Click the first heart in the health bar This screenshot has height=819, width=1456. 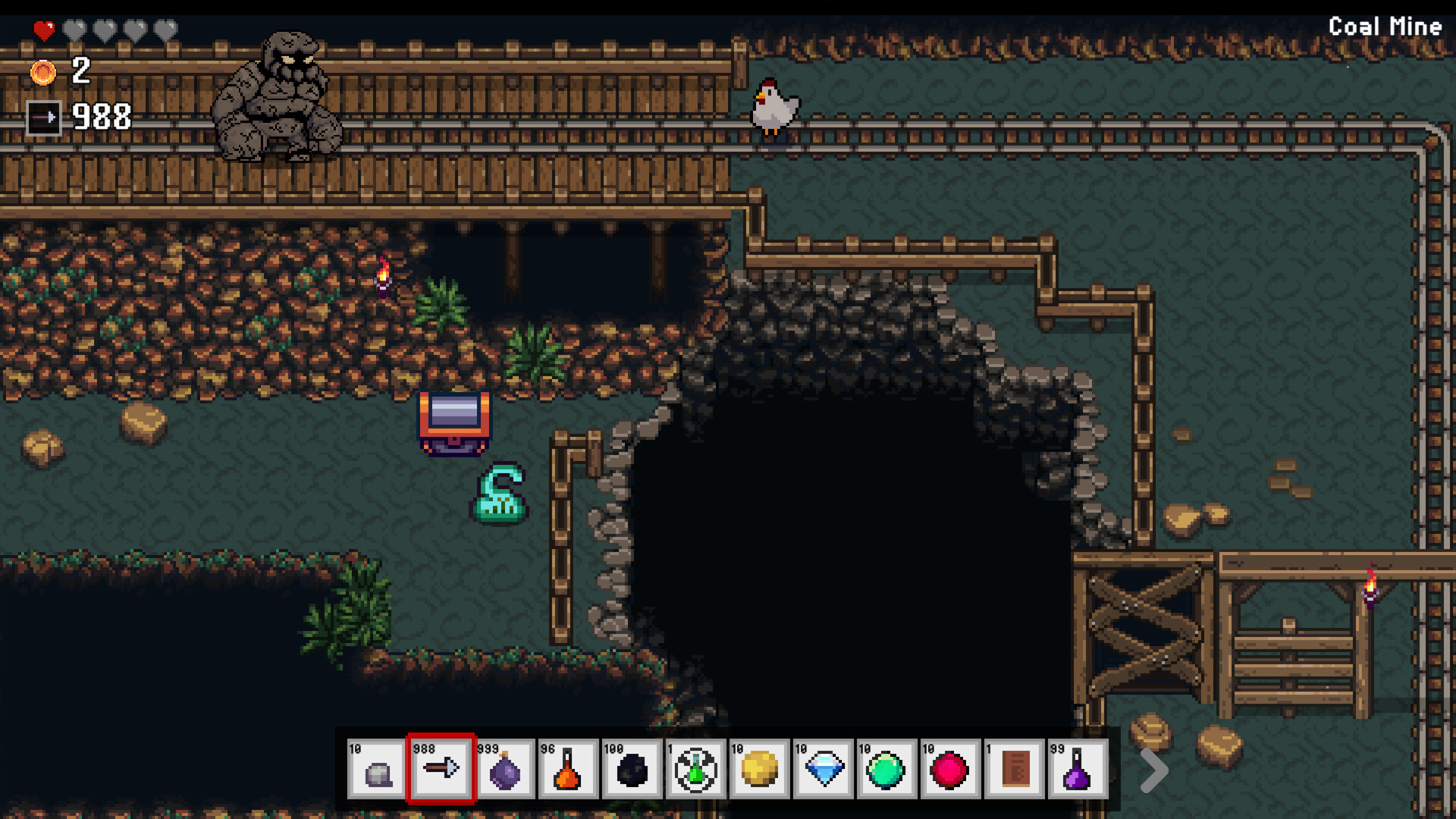coord(43,28)
